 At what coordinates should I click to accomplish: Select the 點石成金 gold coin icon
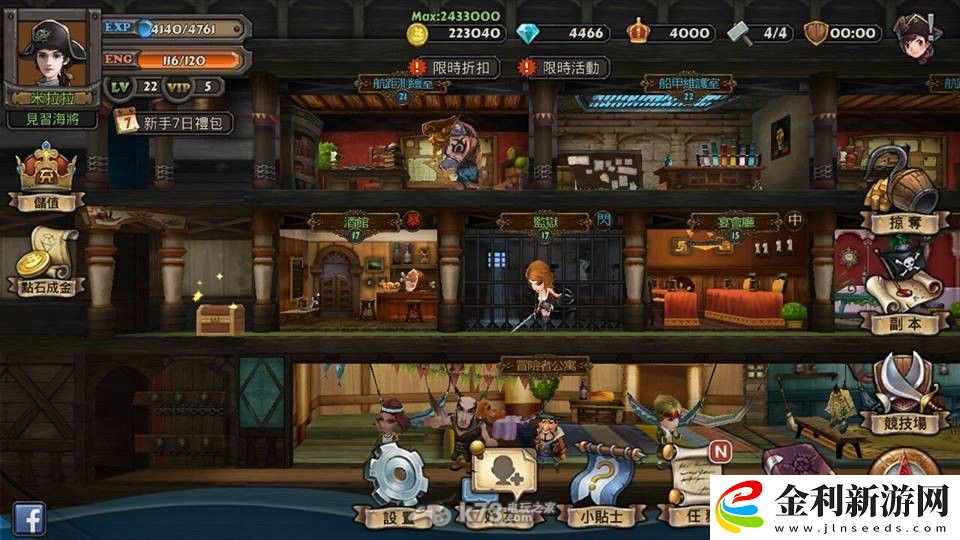click(x=45, y=263)
